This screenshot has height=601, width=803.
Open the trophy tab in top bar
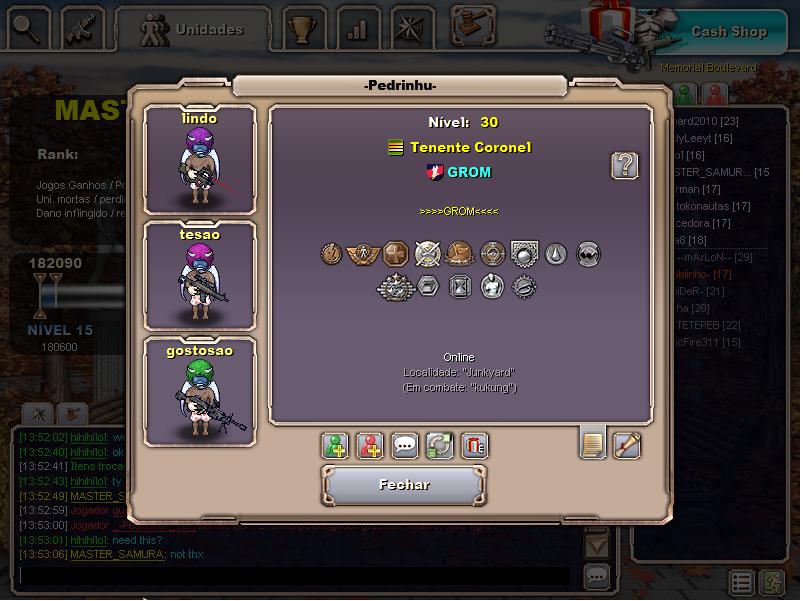click(x=301, y=29)
